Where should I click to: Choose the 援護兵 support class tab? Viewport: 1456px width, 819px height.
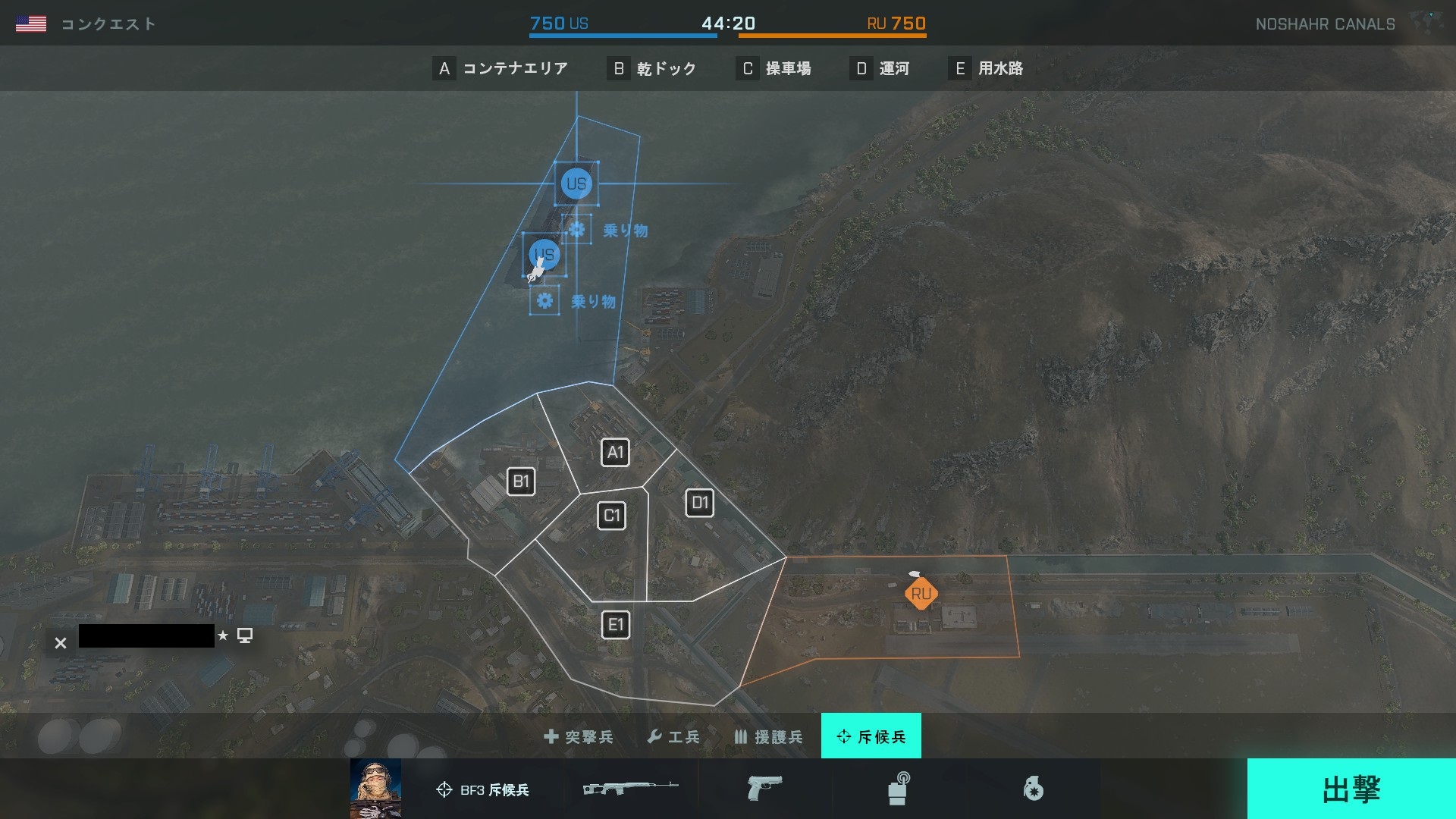(x=768, y=736)
